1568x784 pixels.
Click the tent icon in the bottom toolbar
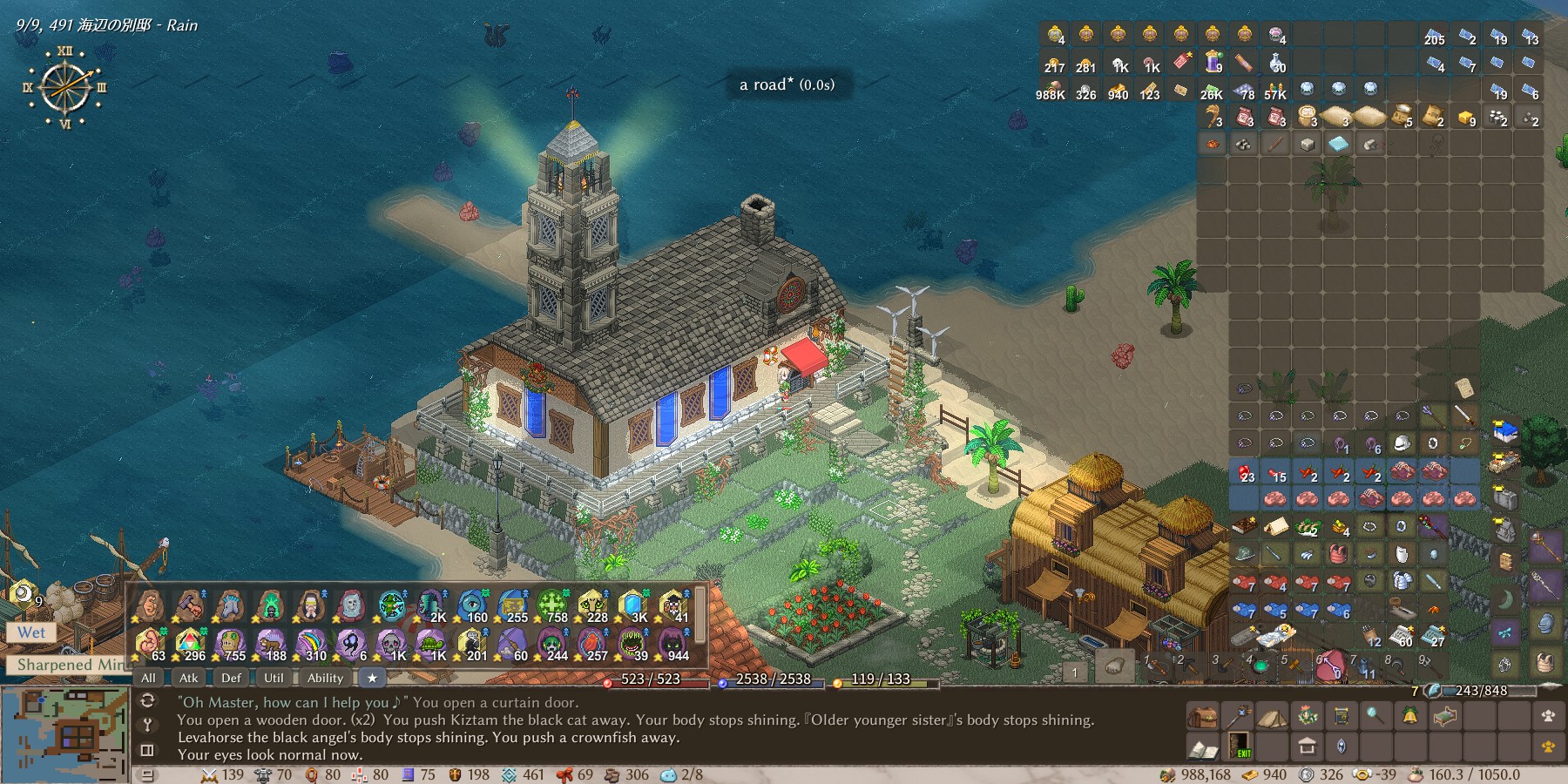tap(1271, 717)
